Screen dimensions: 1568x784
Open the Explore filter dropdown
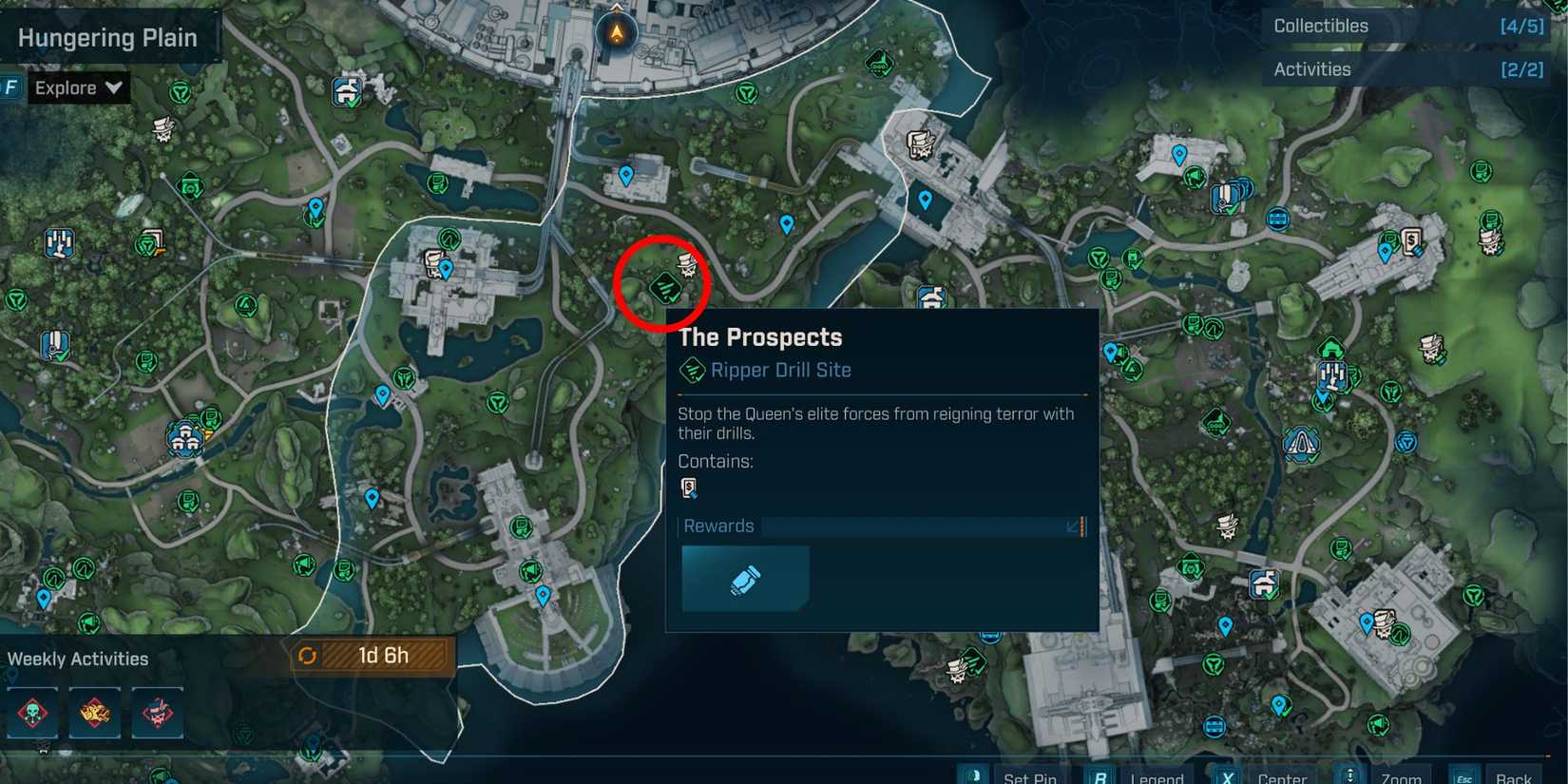(x=76, y=87)
